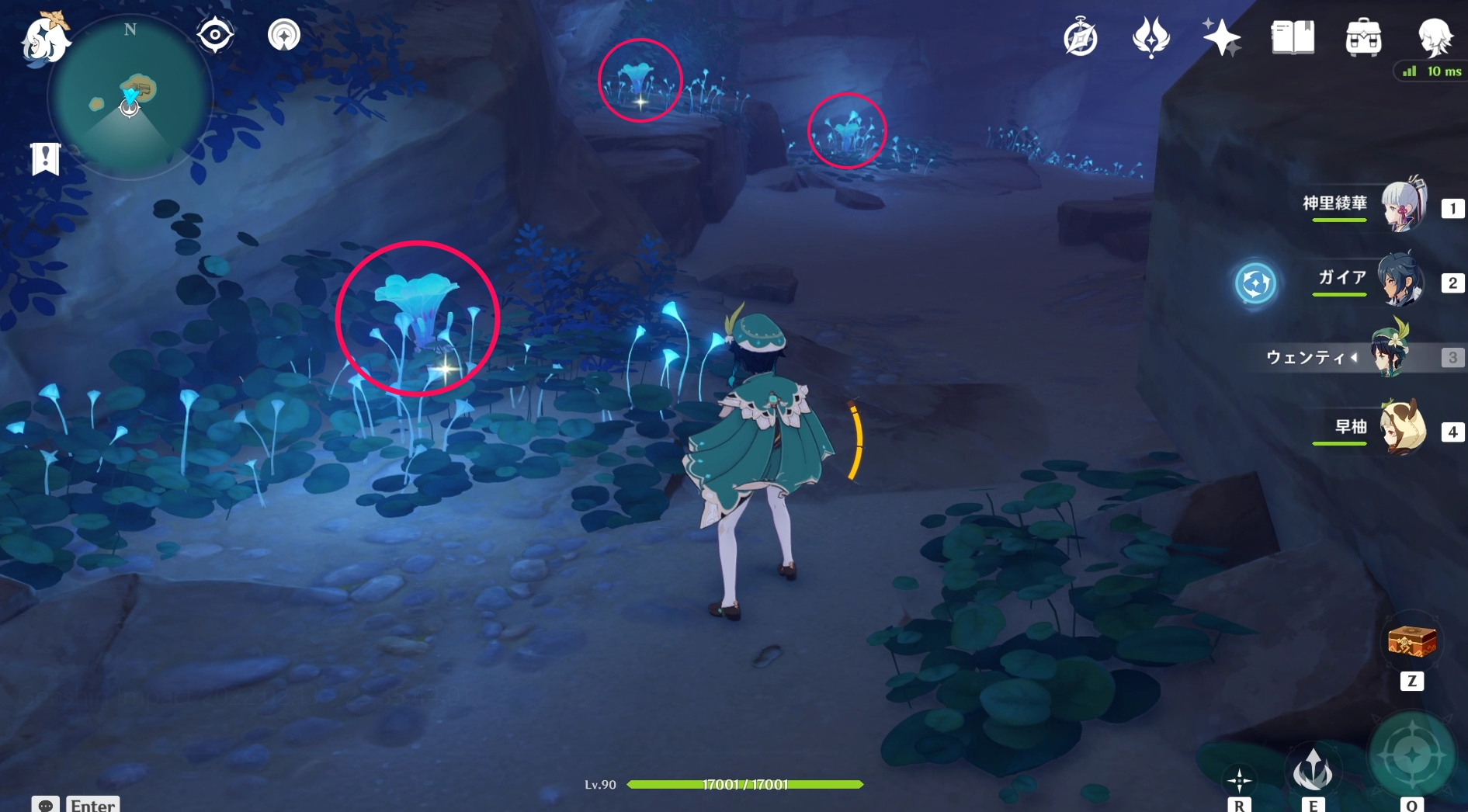Open the chat speech bubble
The image size is (1468, 812).
coord(45,805)
